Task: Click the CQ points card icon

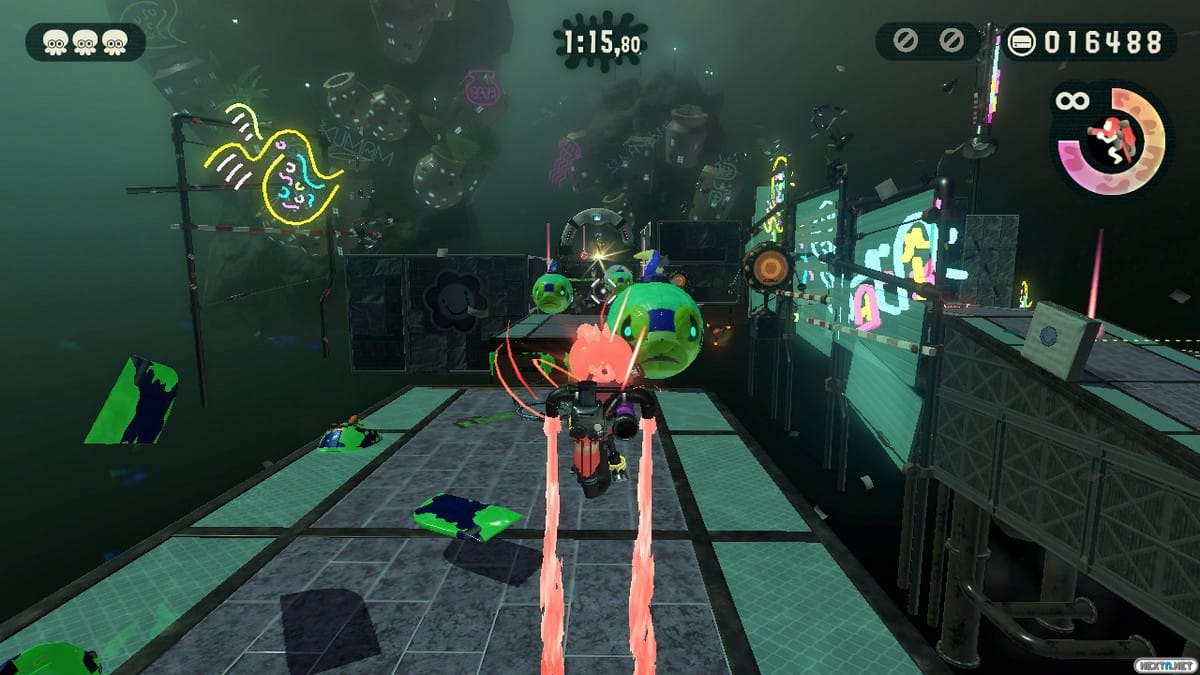Action: pyautogui.click(x=1023, y=42)
